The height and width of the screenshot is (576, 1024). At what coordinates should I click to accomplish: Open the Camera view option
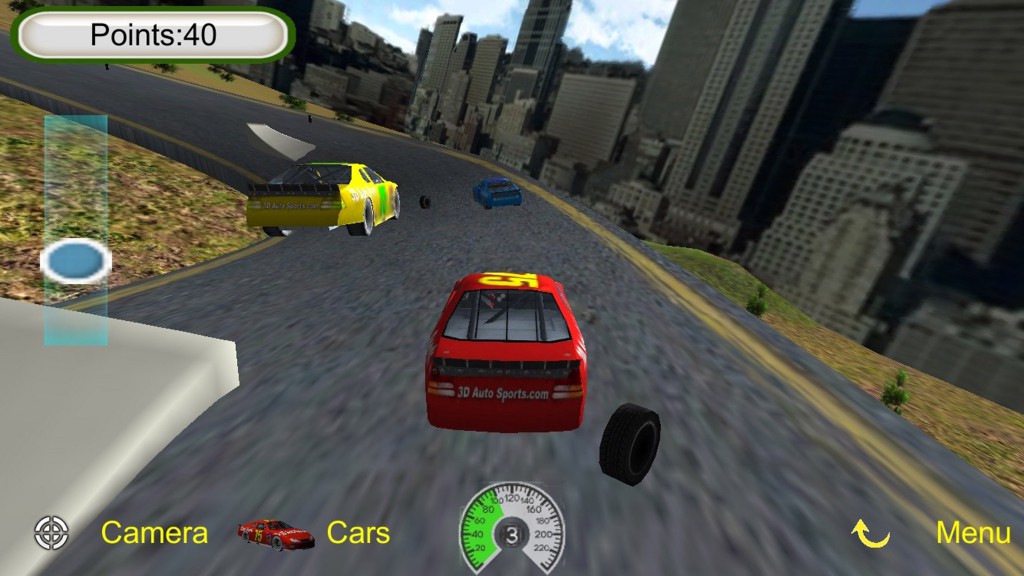click(154, 533)
